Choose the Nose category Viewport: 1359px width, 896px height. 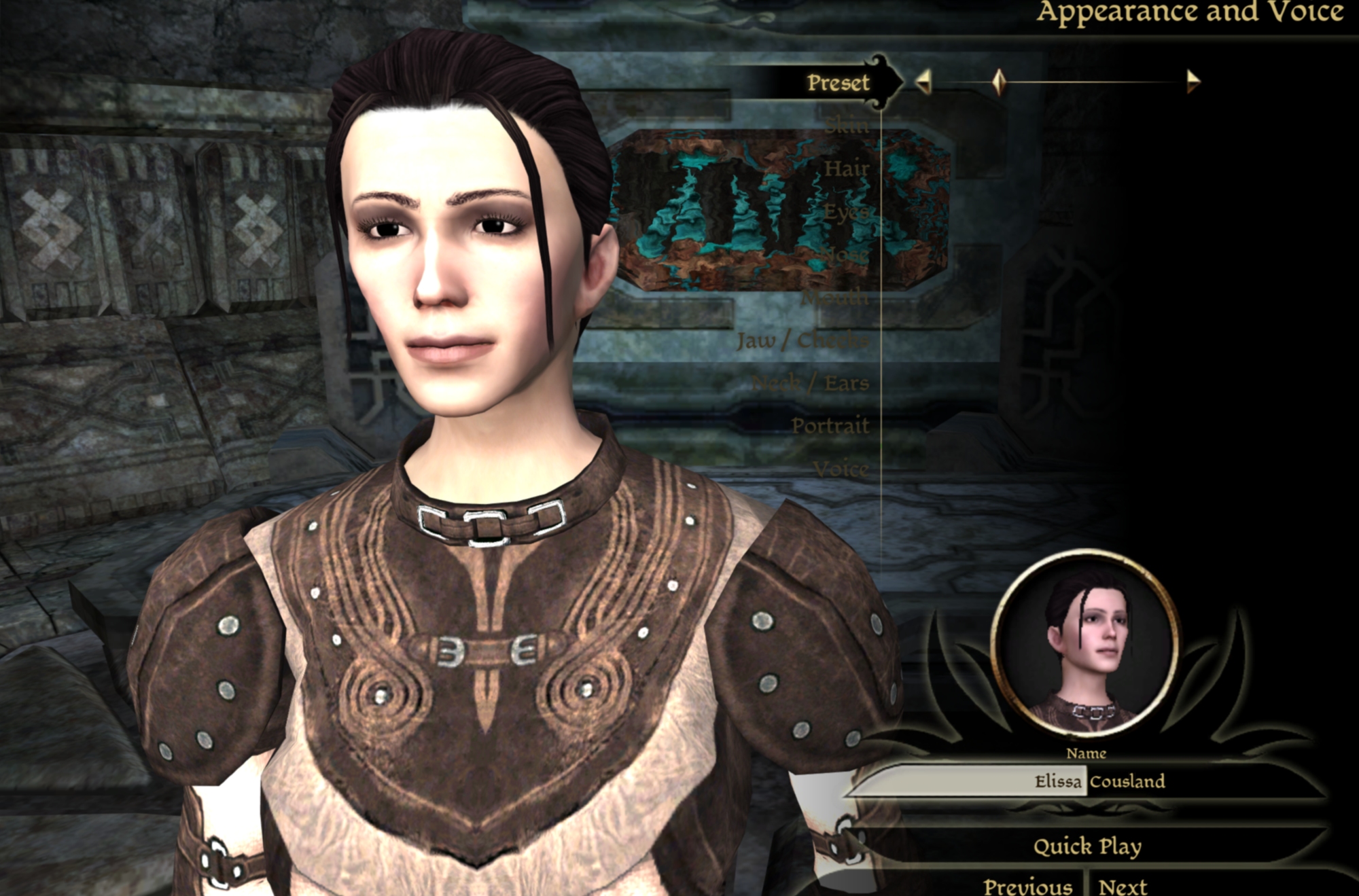pyautogui.click(x=845, y=255)
